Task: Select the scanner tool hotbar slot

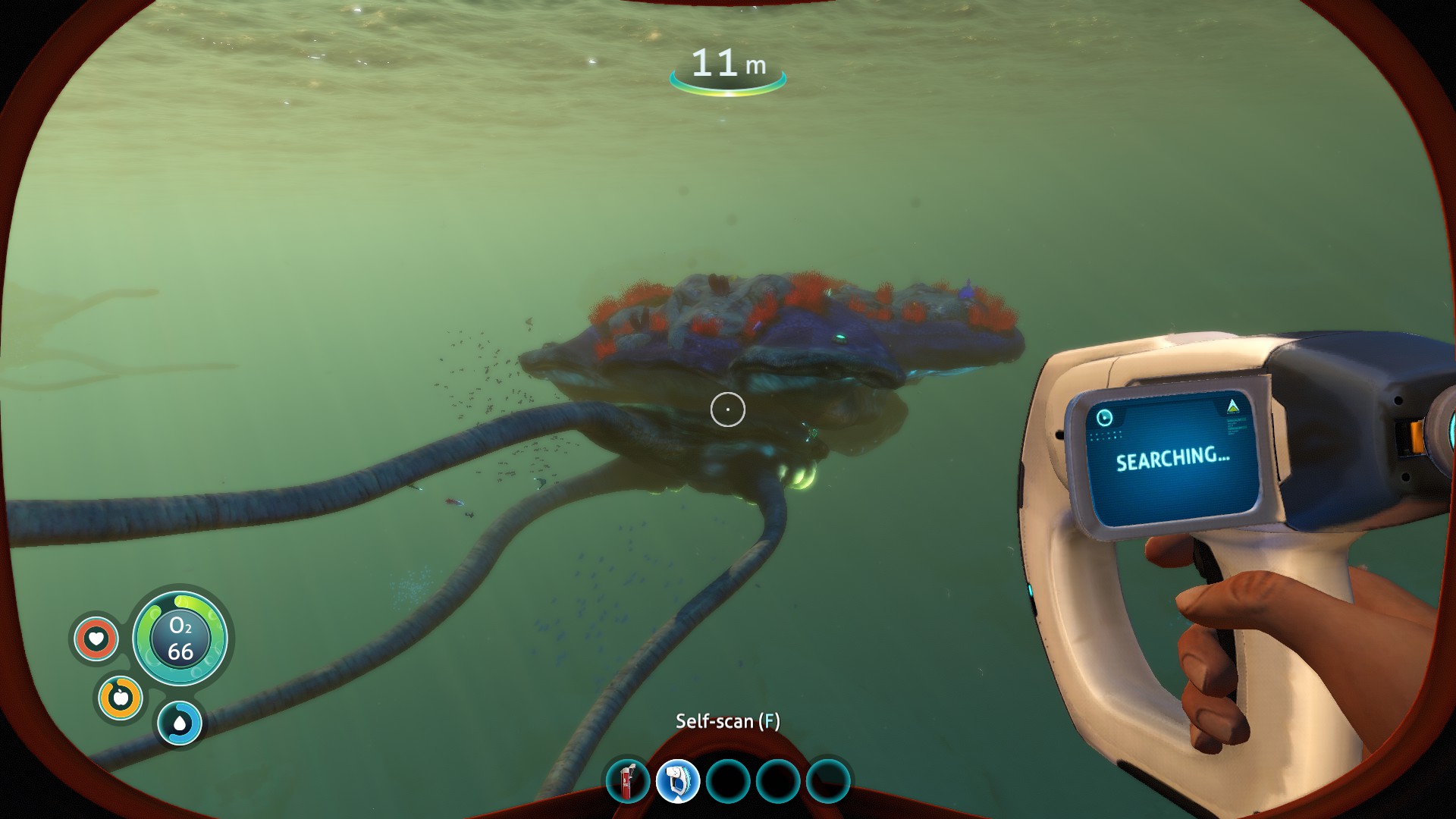Action: [x=677, y=781]
